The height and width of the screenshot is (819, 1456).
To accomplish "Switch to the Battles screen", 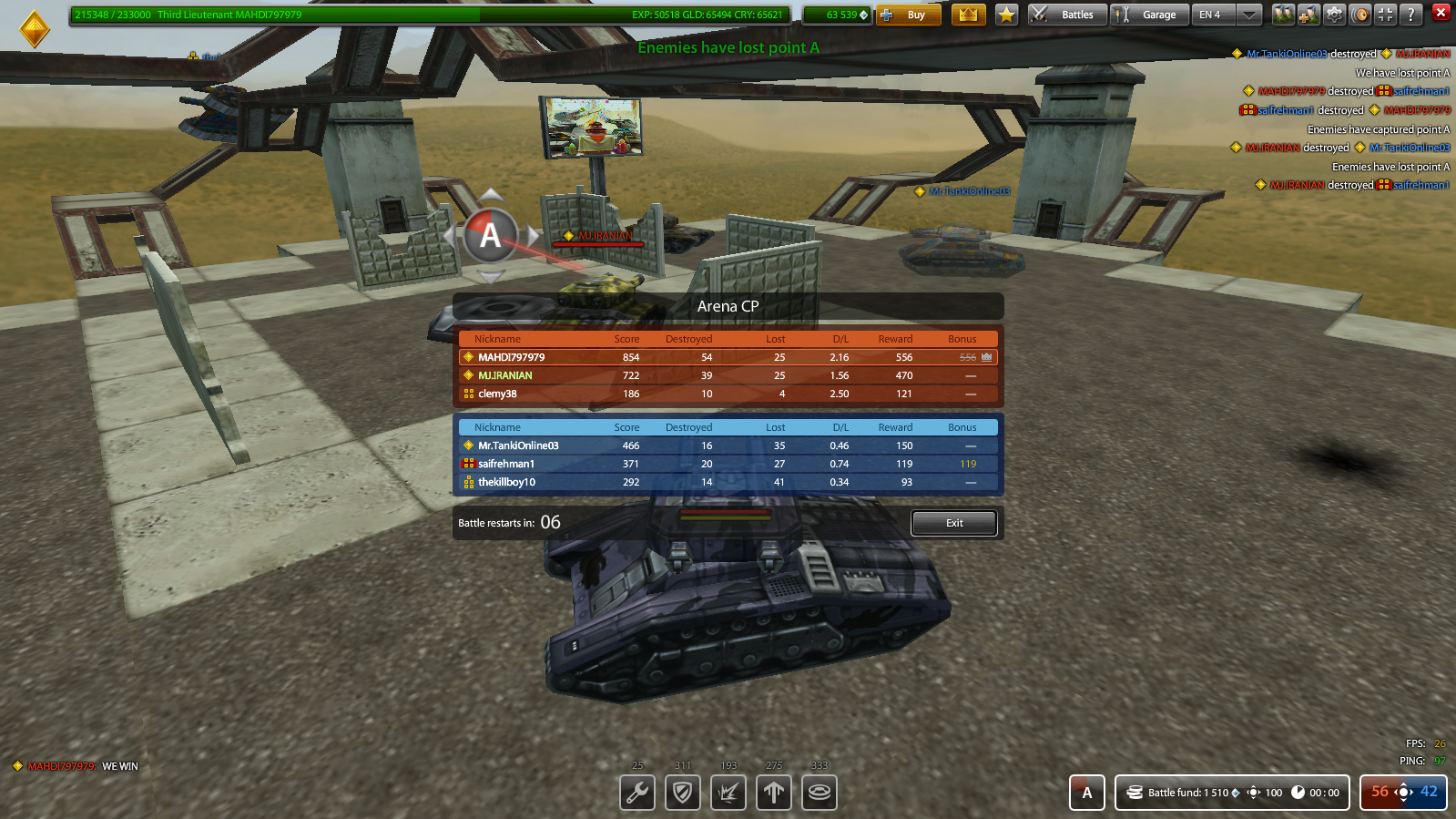I will [1066, 15].
